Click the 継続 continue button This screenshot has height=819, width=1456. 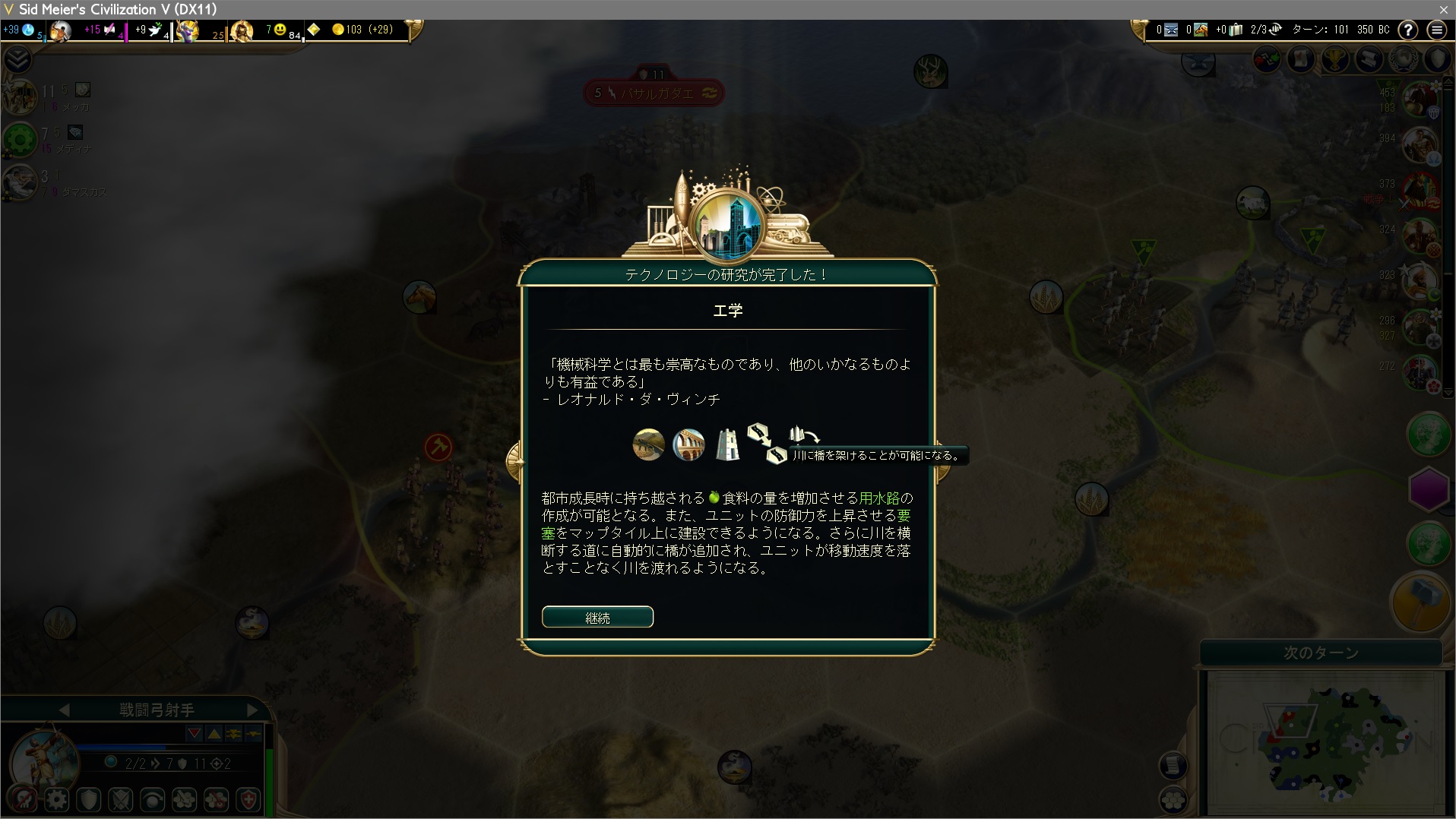click(597, 617)
